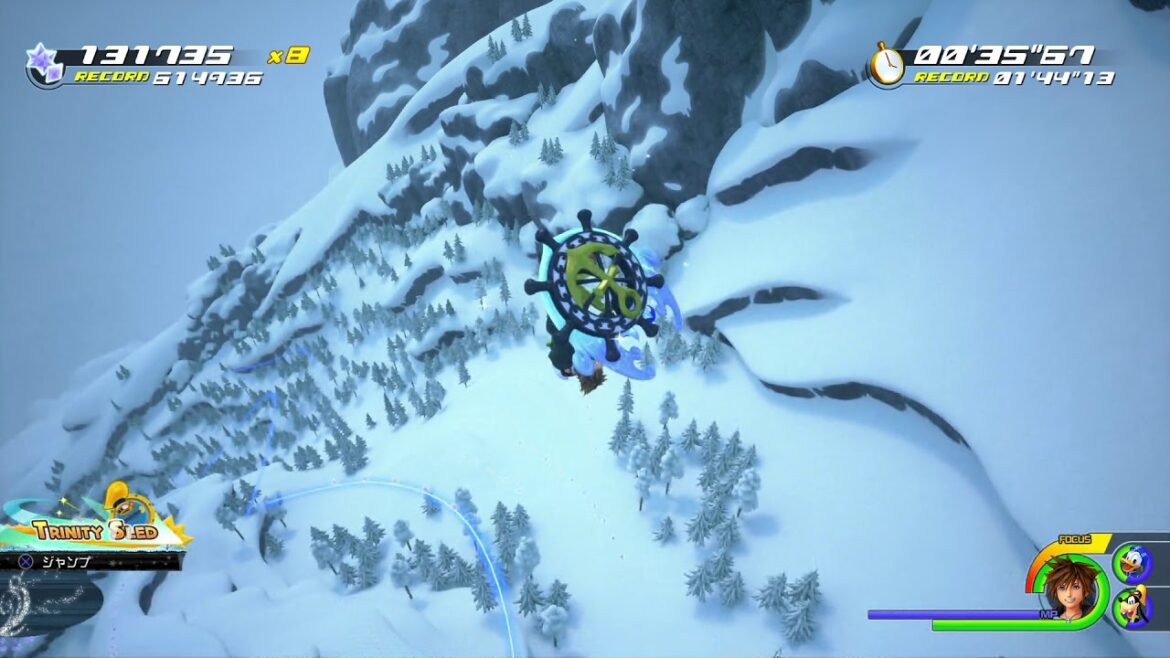Select Donald's party portrait
This screenshot has height=658, width=1170.
1132,563
